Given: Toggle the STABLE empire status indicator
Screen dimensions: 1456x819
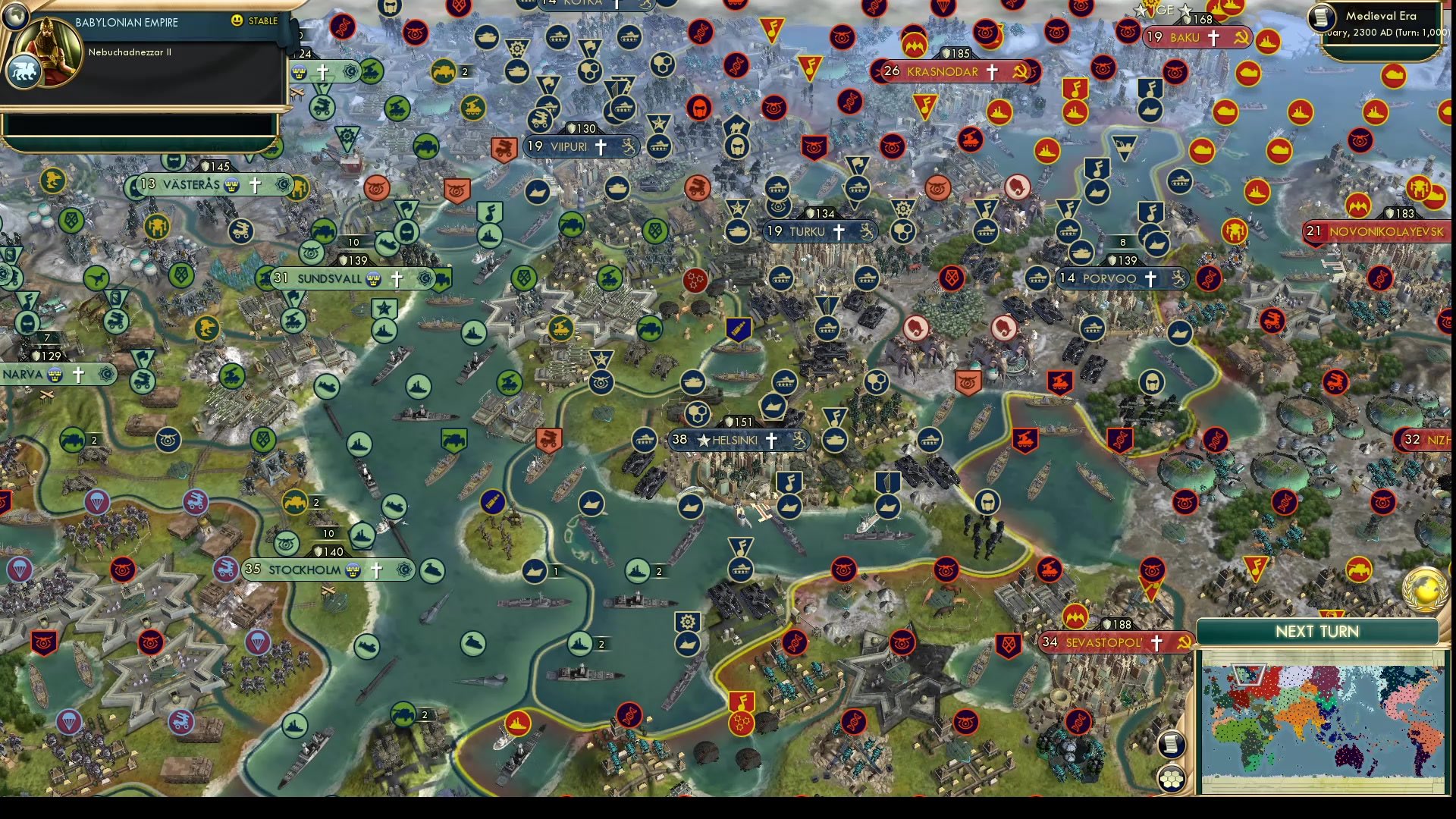Looking at the screenshot, I should click(x=250, y=22).
